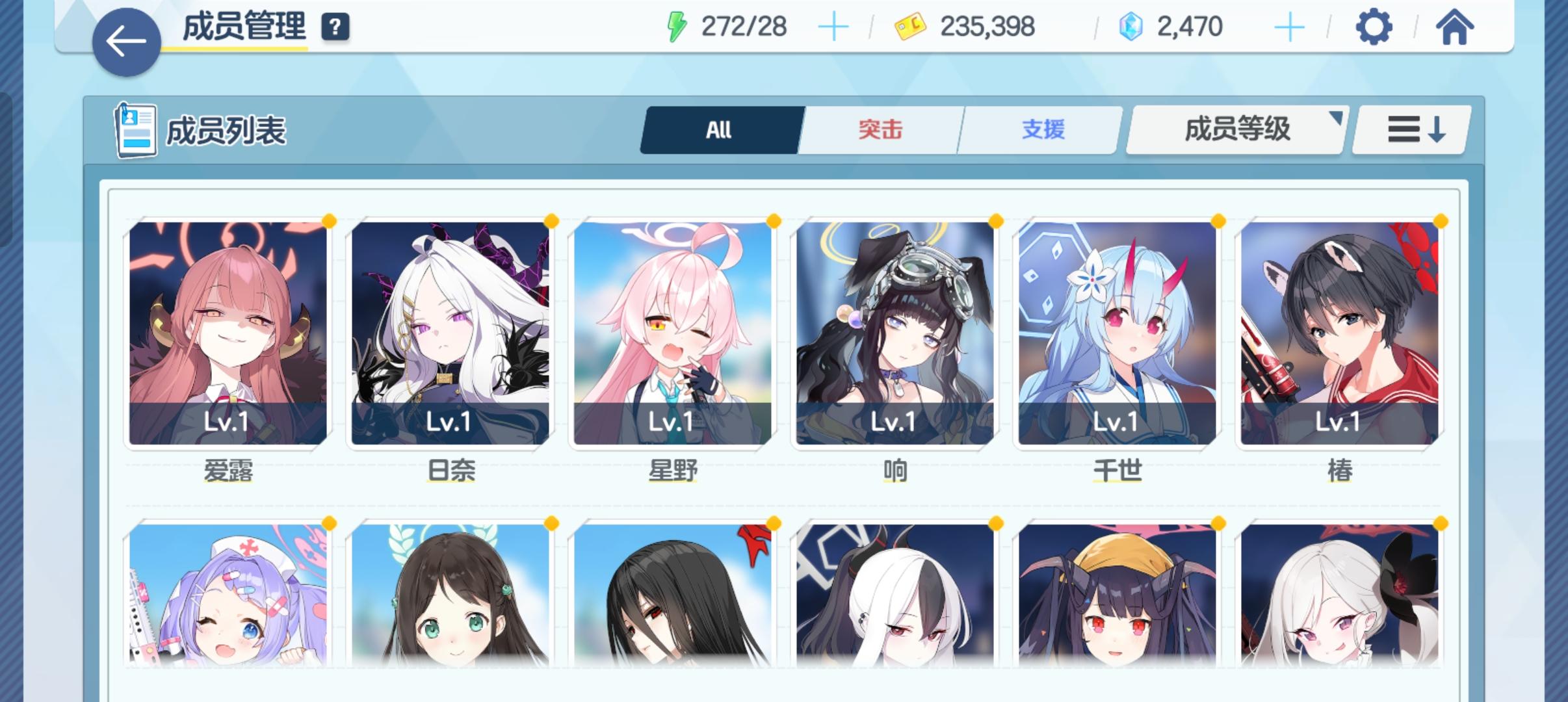Check the 272/28 energy progress display
Image resolution: width=1568 pixels, height=702 pixels.
click(744, 27)
